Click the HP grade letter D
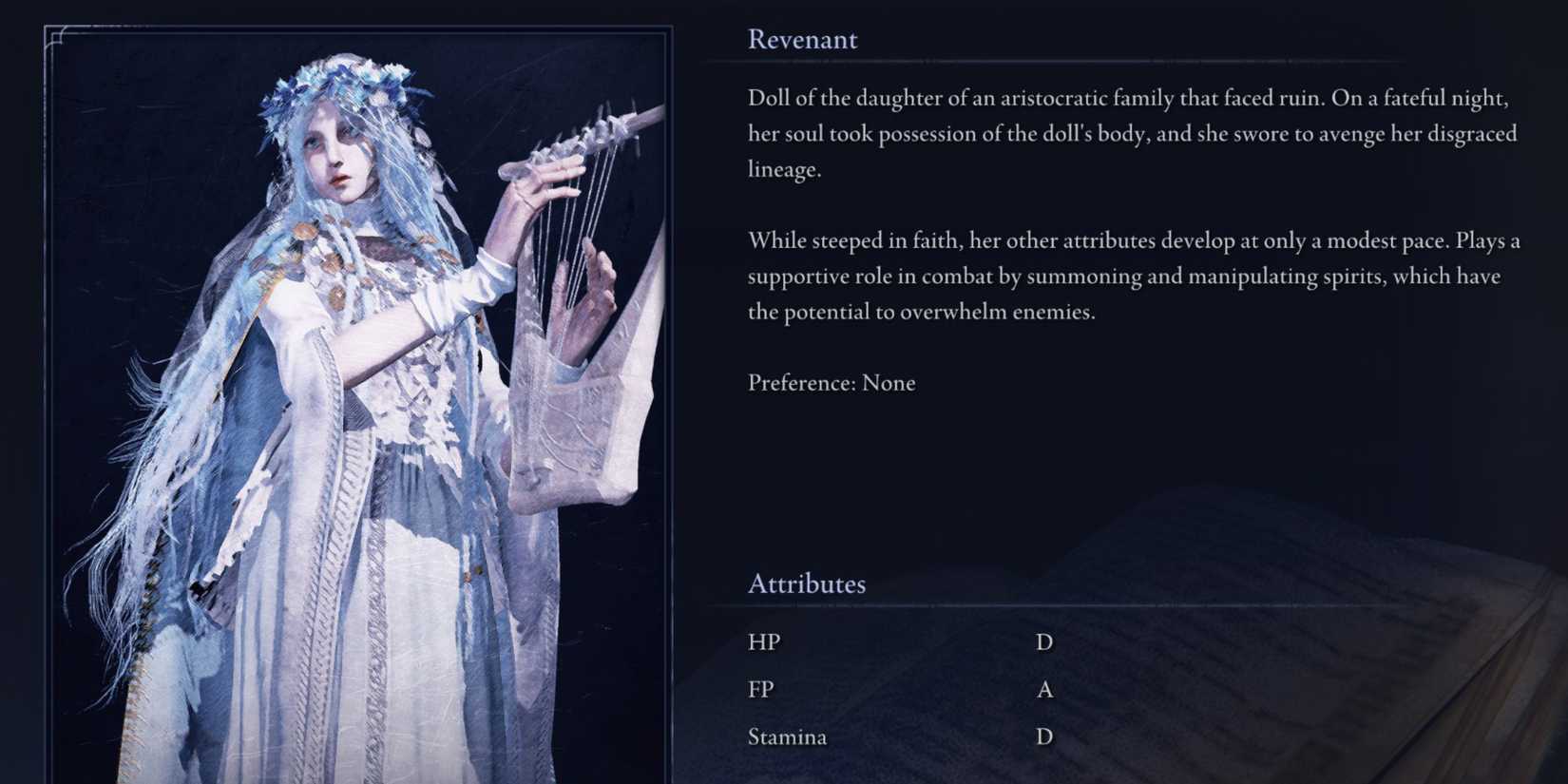1568x784 pixels. click(1045, 642)
